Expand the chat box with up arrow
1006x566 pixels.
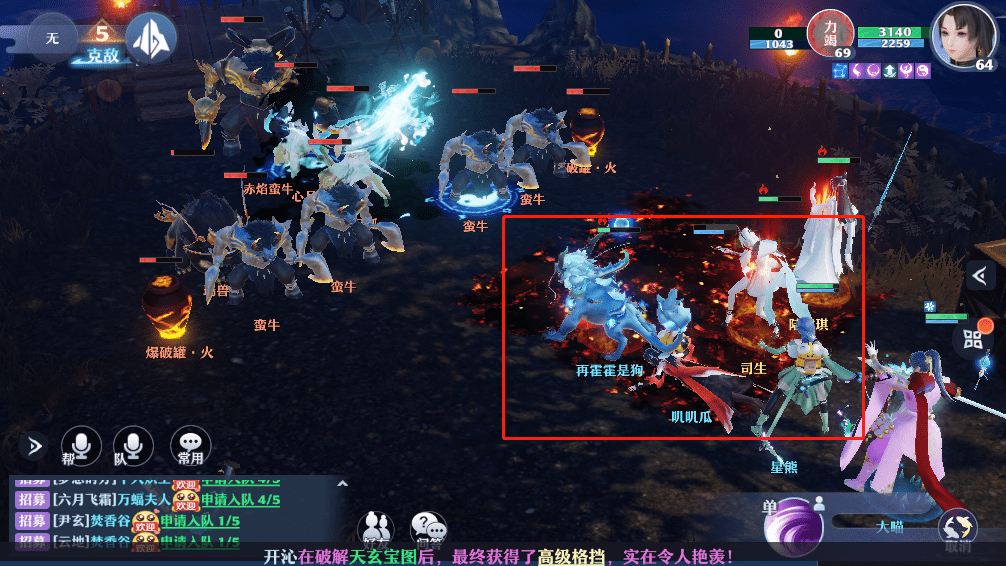342,483
